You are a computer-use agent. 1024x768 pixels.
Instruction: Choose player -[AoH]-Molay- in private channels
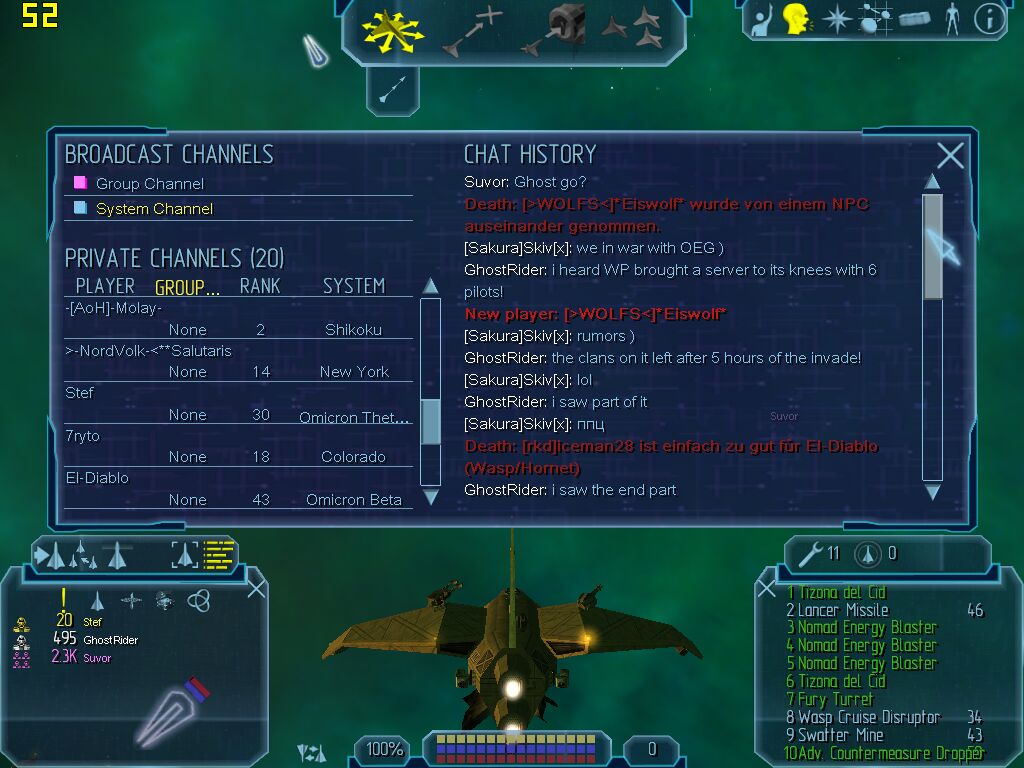pos(113,308)
